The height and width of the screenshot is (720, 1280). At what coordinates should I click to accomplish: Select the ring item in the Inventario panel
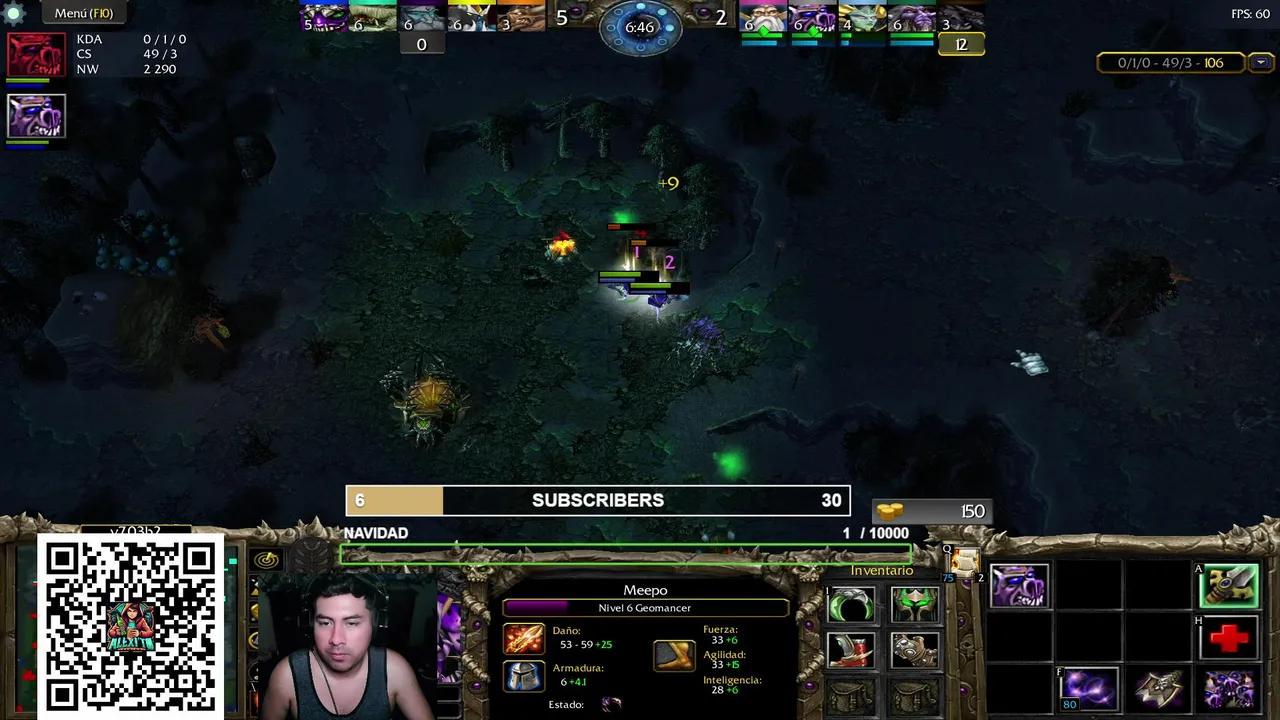pos(850,605)
